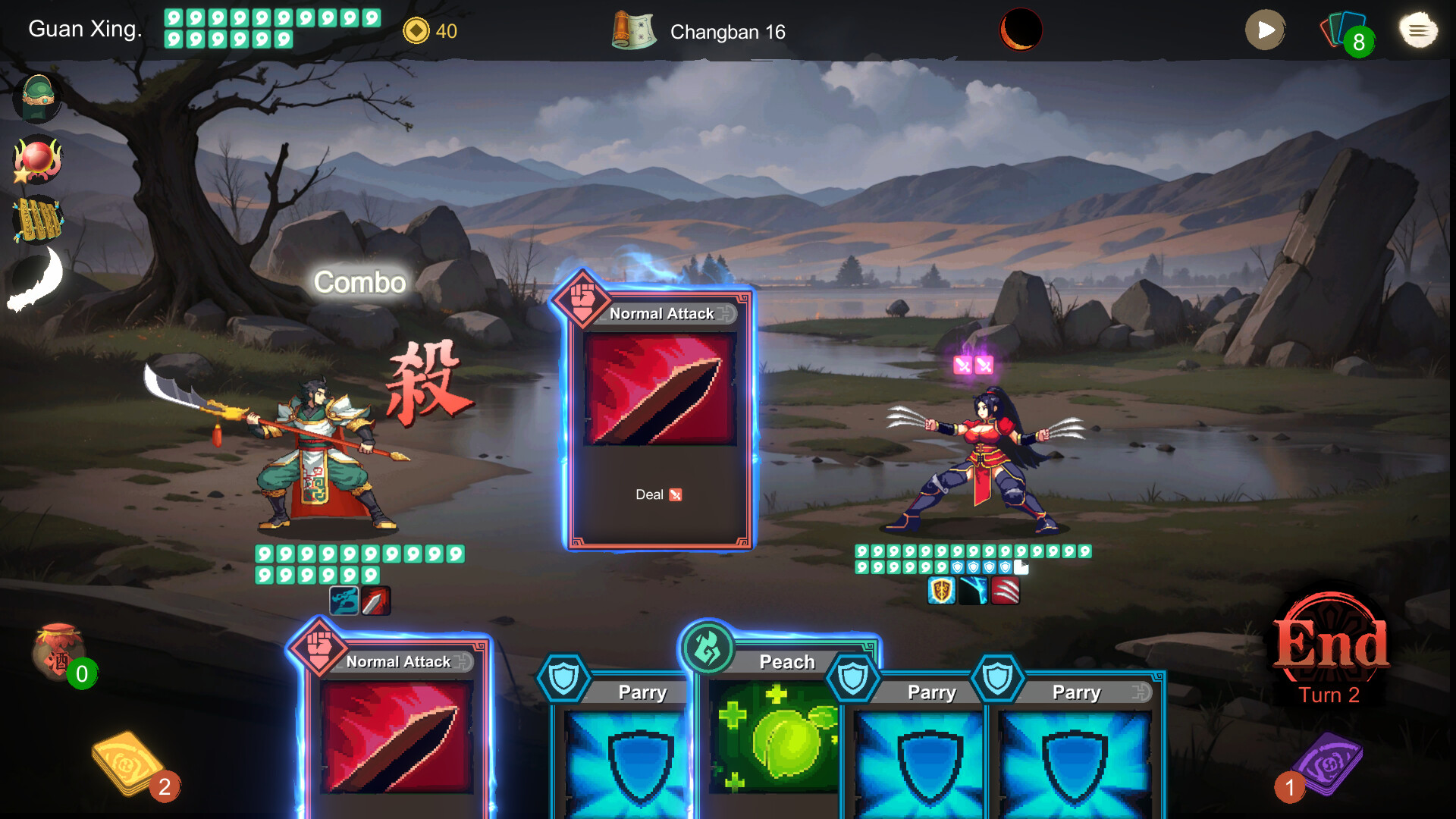1456x819 pixels.
Task: Click the eclipse moon indicator in top bar
Action: pyautogui.click(x=1021, y=30)
